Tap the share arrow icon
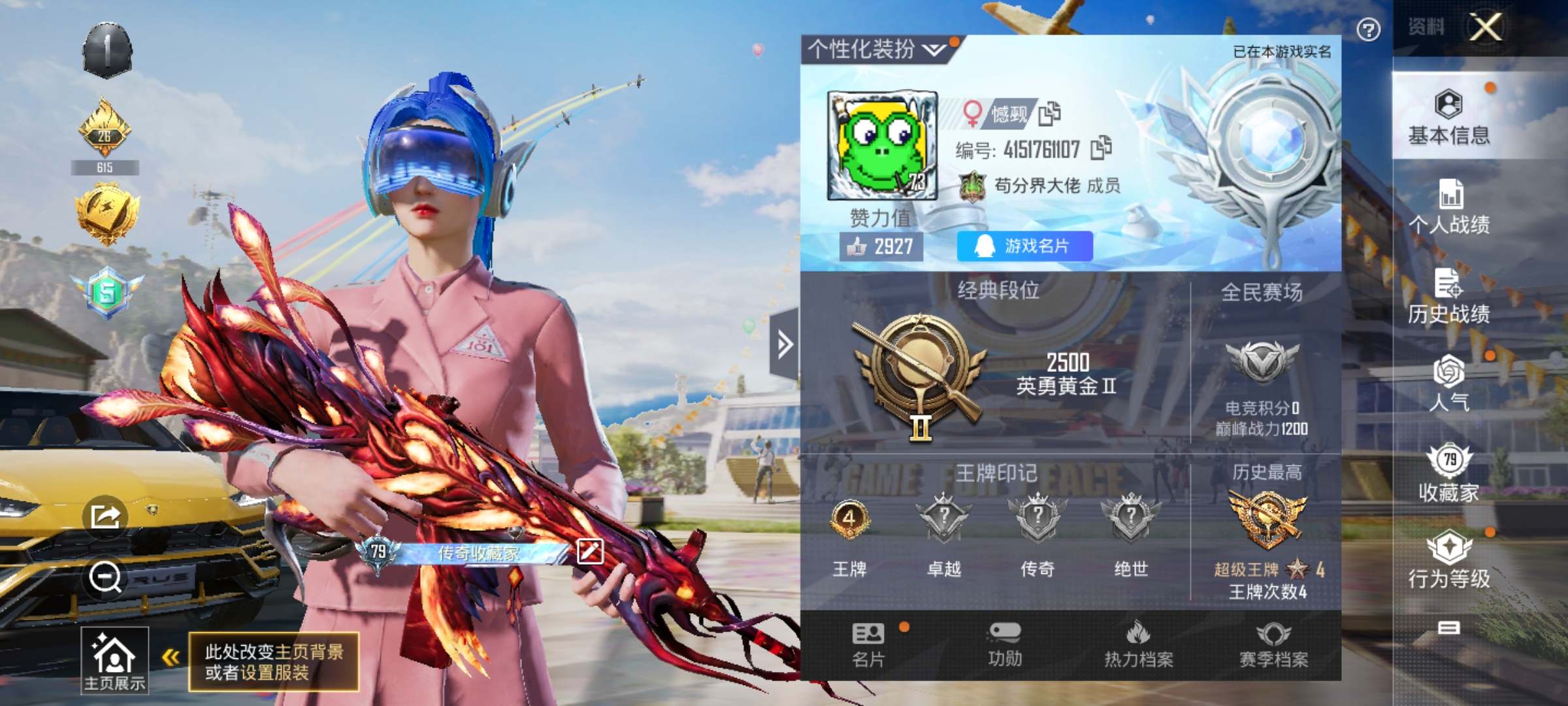 [x=105, y=516]
